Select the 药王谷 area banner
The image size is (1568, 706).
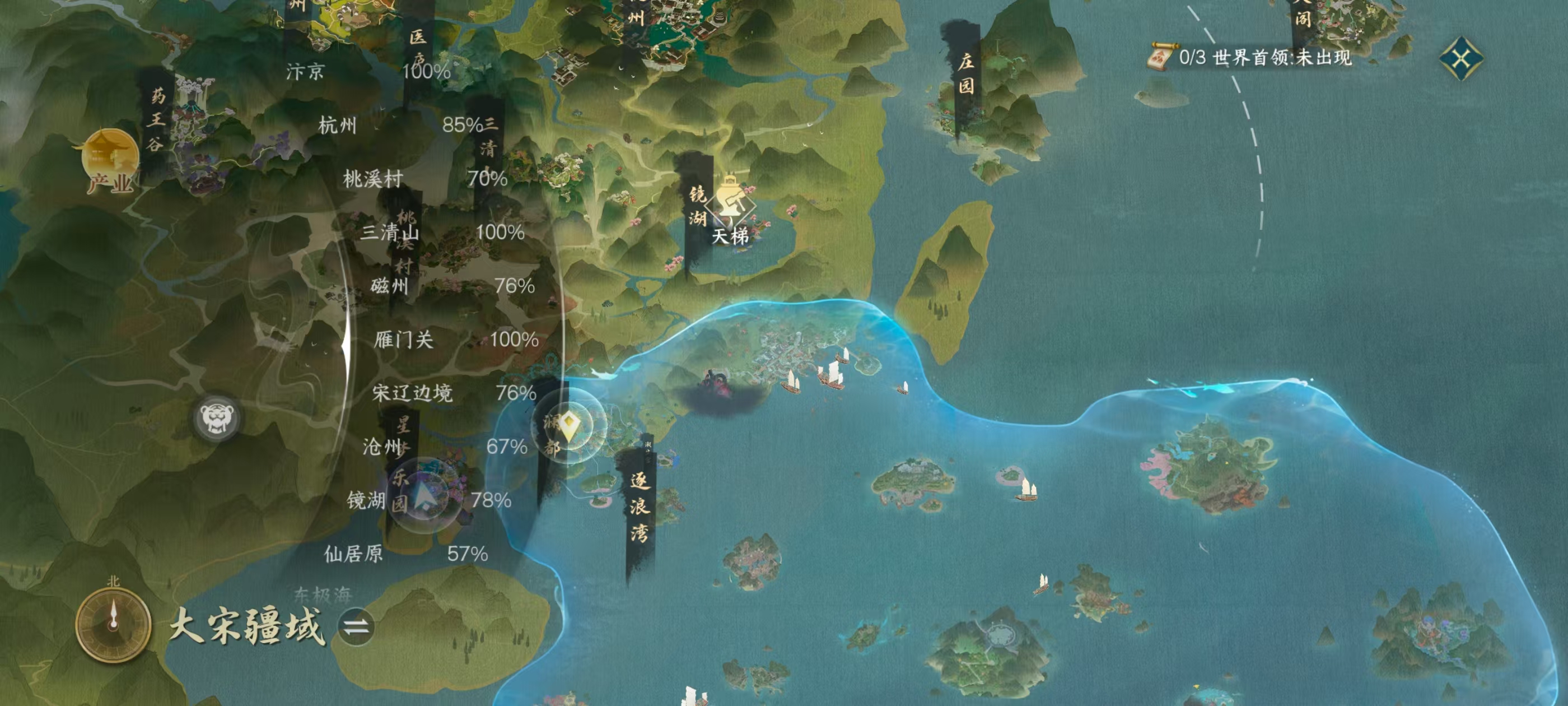(x=156, y=119)
